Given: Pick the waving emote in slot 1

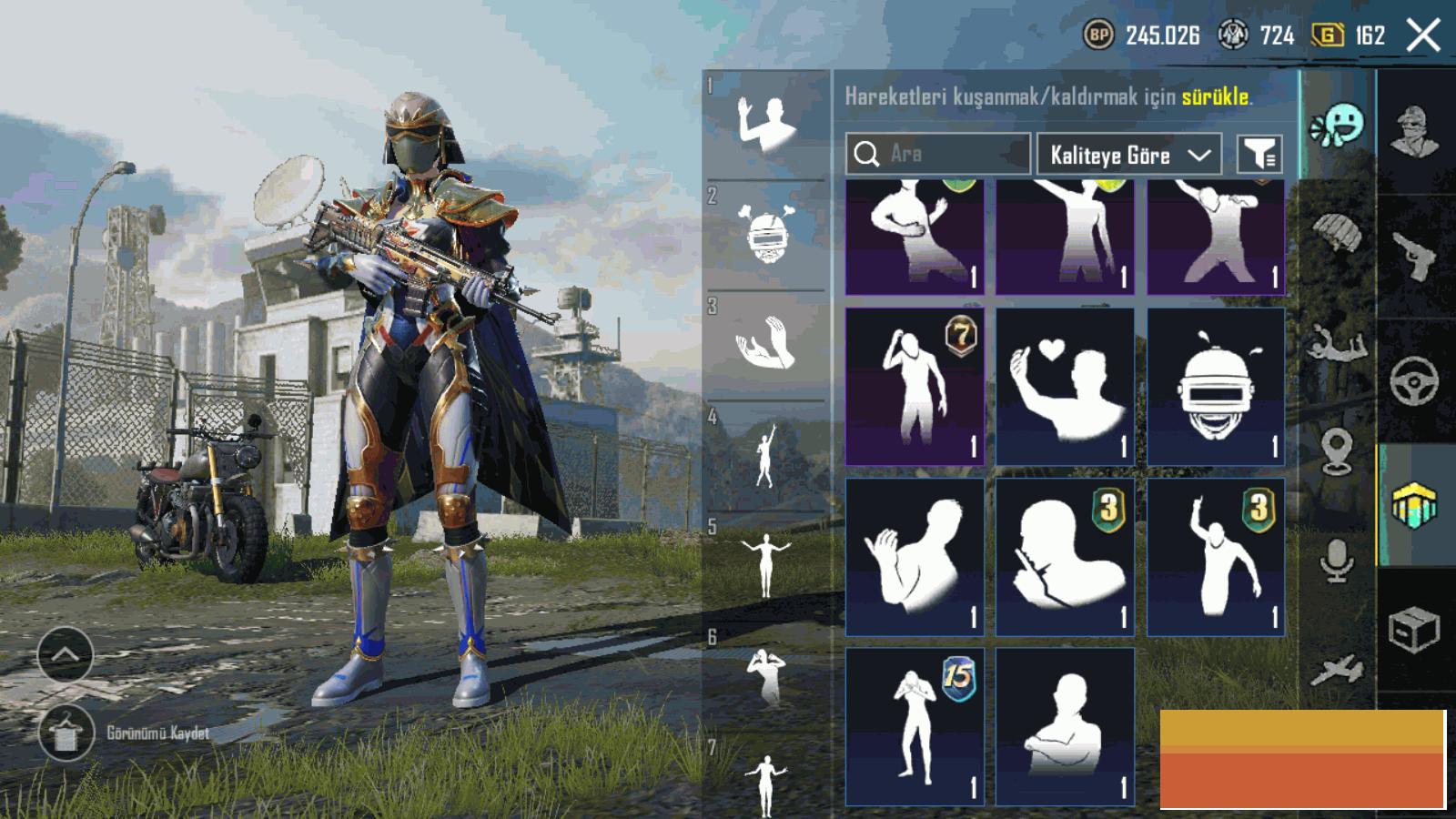Looking at the screenshot, I should [x=766, y=124].
